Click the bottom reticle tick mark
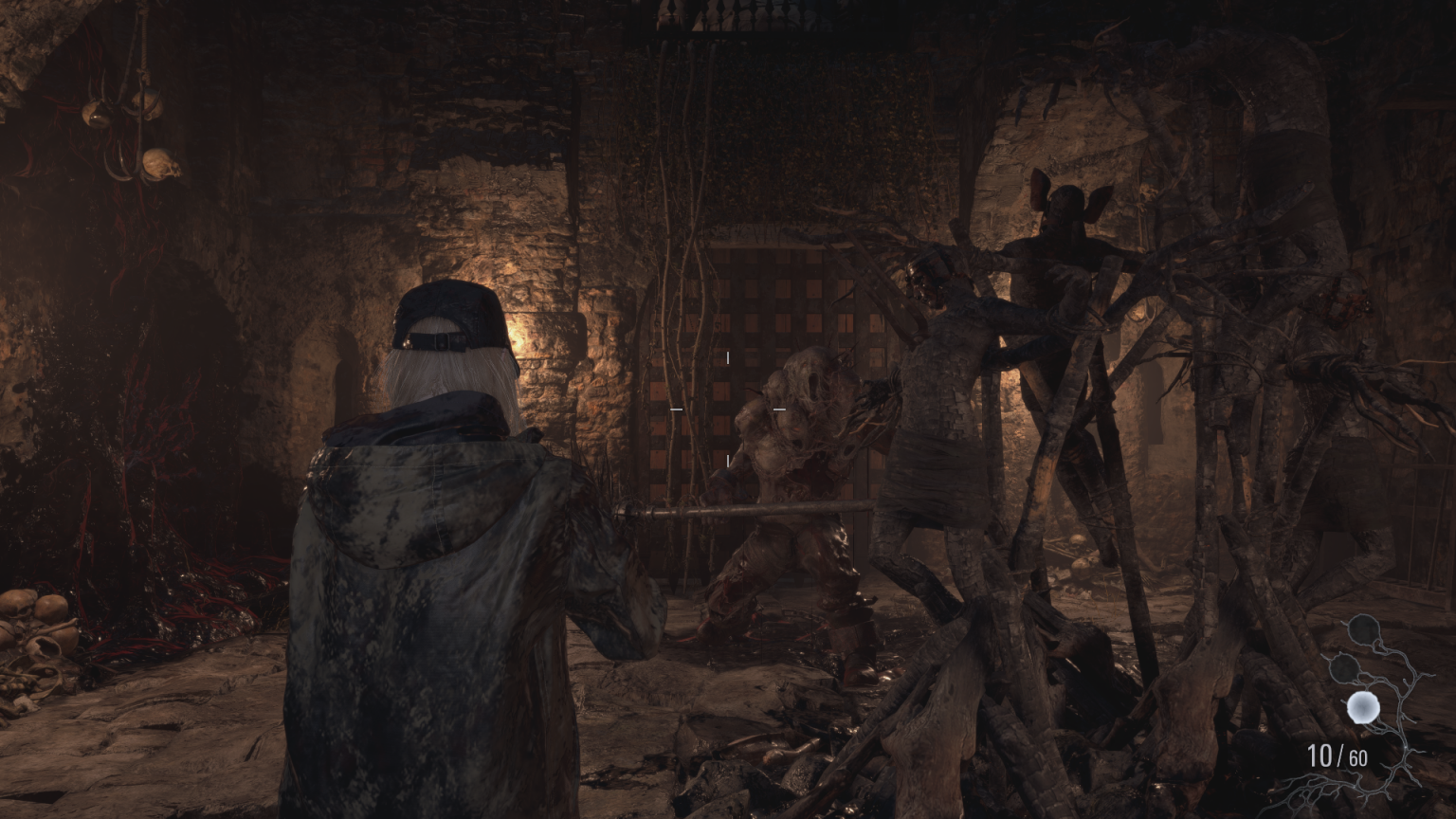 [x=728, y=460]
